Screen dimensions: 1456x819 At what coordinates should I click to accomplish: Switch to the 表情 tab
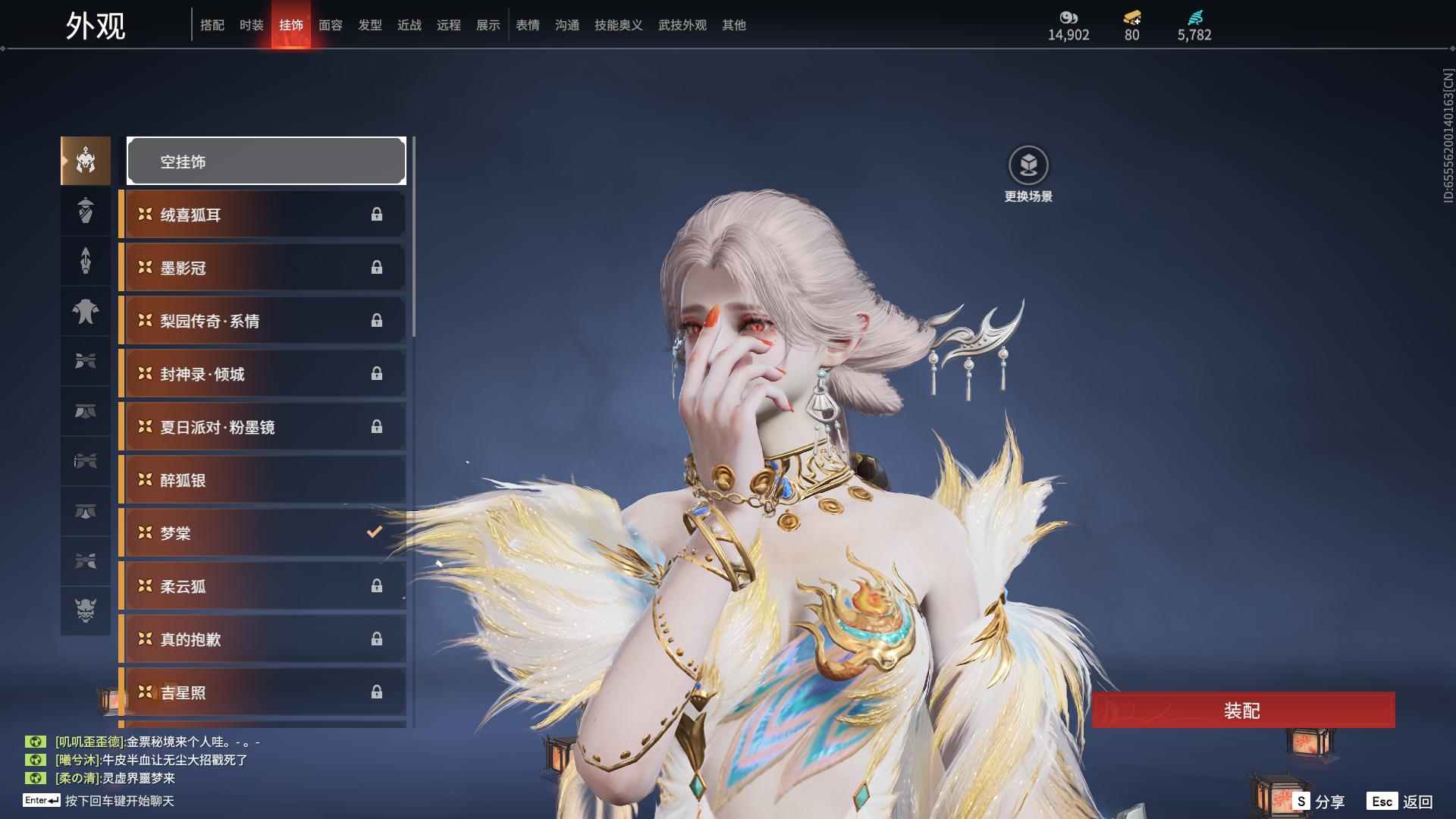coord(527,25)
